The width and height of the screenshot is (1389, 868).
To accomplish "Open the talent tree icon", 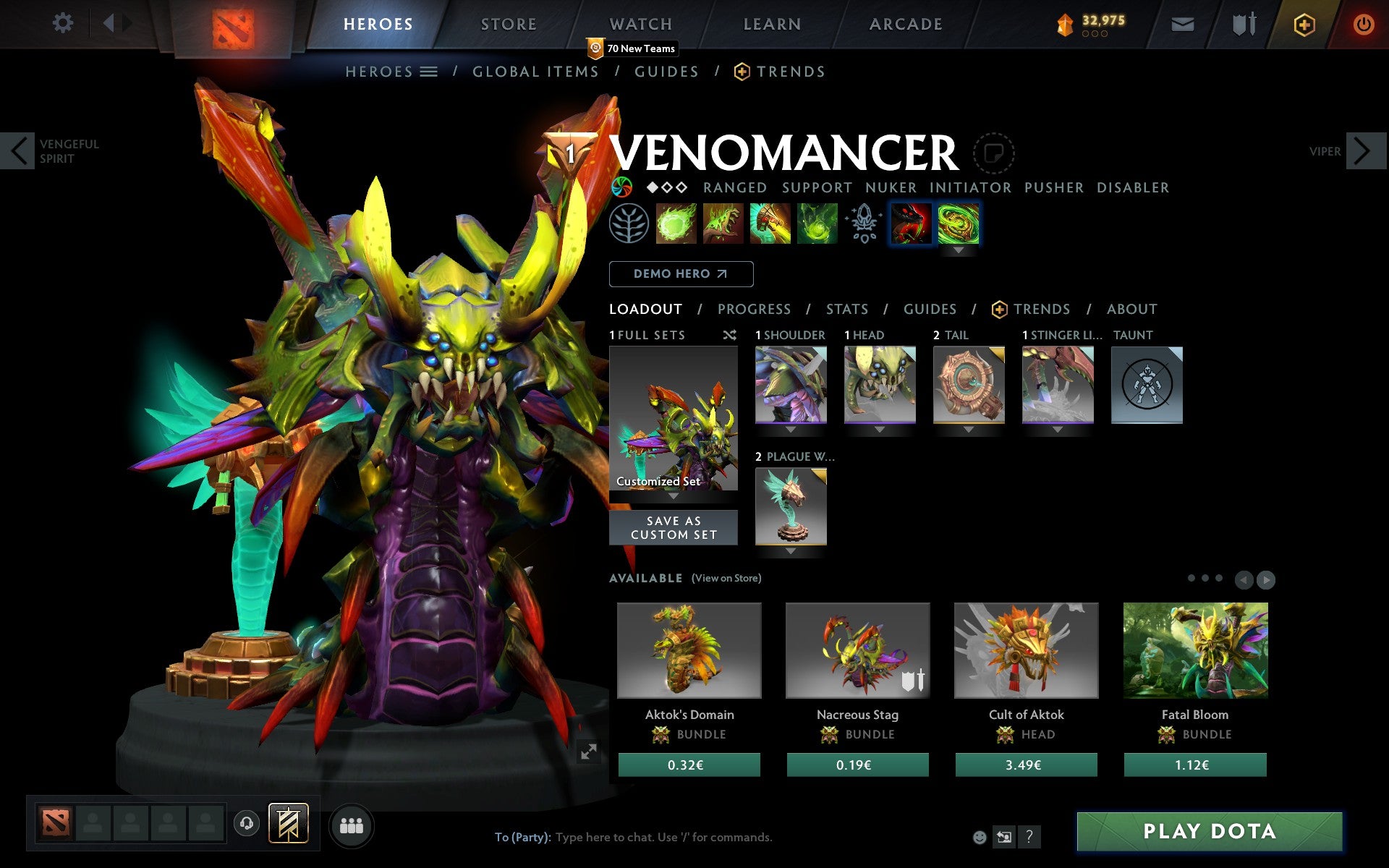I will (x=629, y=224).
